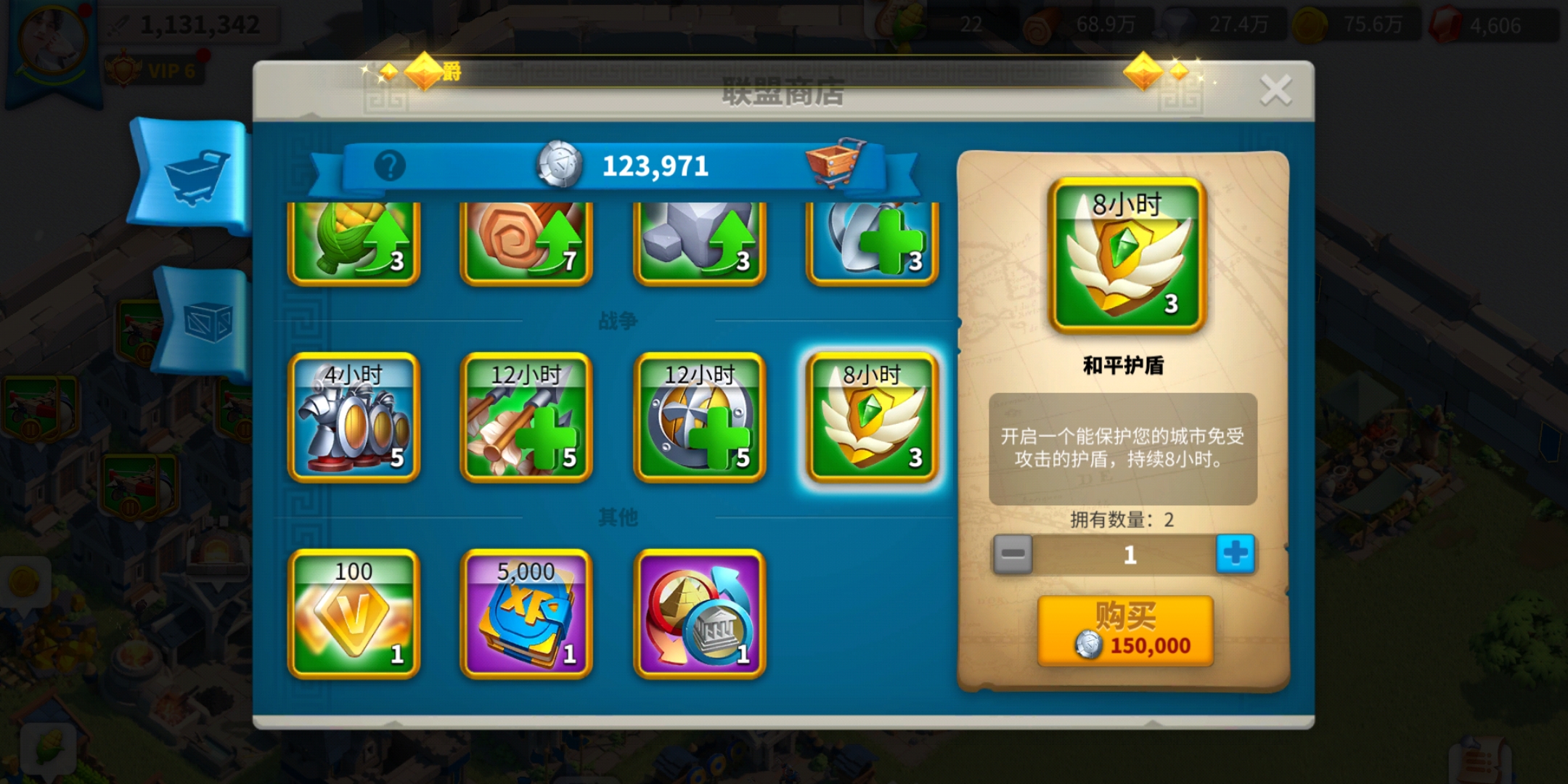Select the 8-hour peace shield item

872,417
